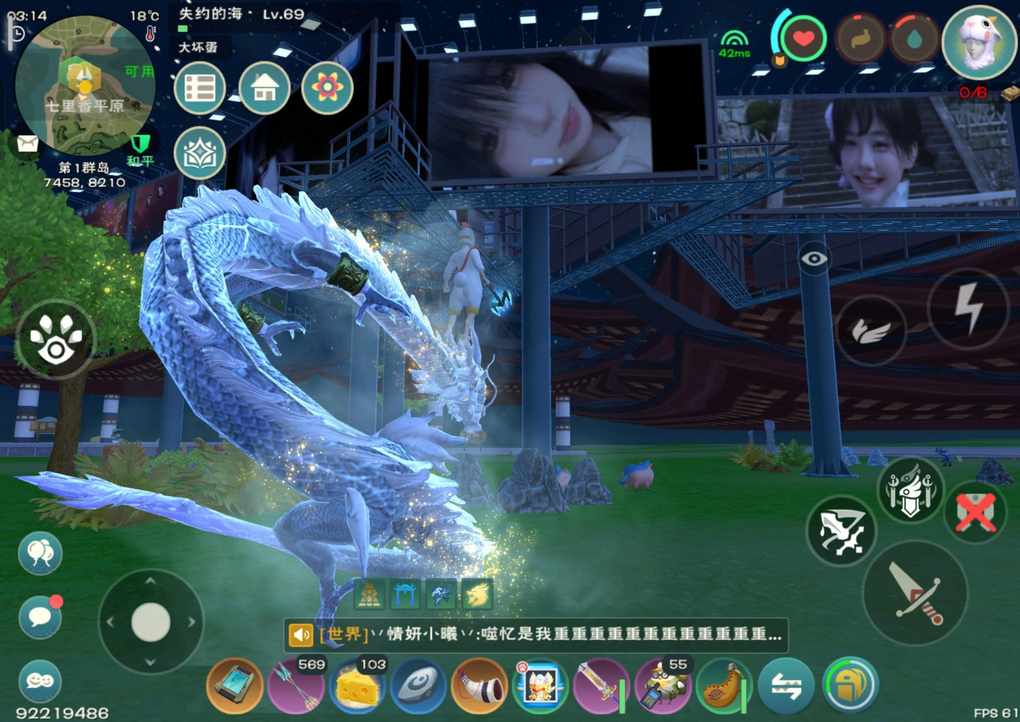Open the mail envelope icon
1020x722 pixels.
pos(24,143)
